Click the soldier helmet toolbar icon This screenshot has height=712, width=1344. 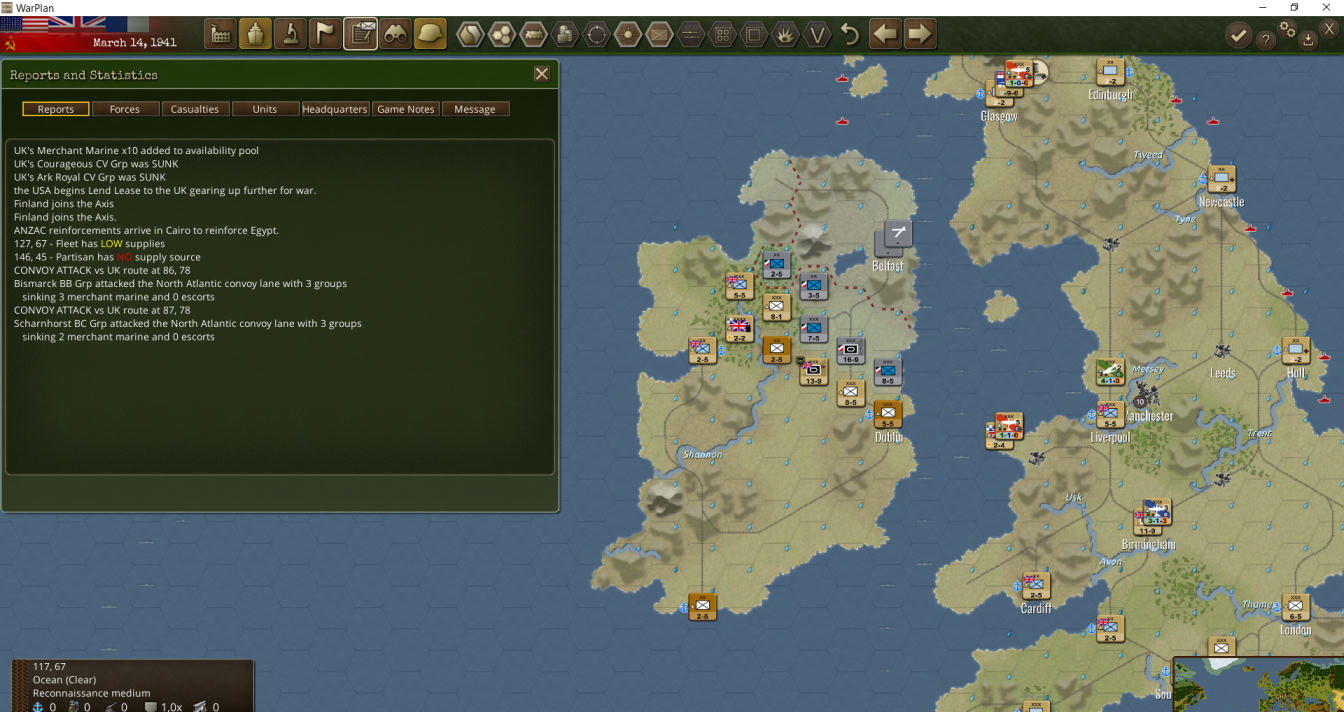431,34
